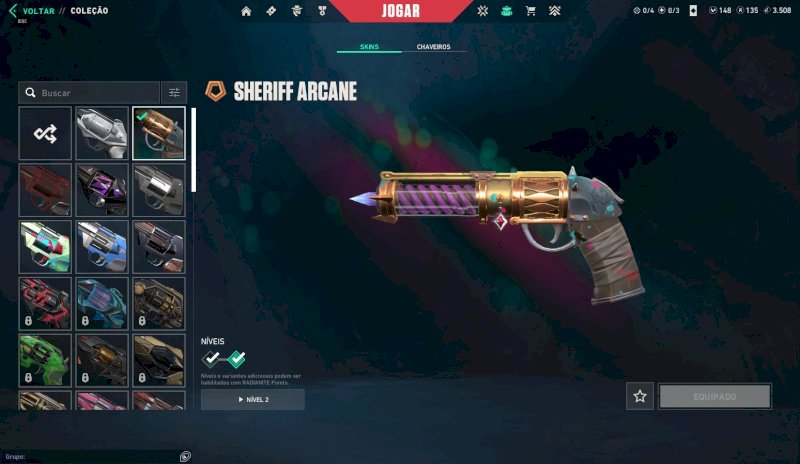Open the store cart icon
The width and height of the screenshot is (800, 464).
(530, 11)
